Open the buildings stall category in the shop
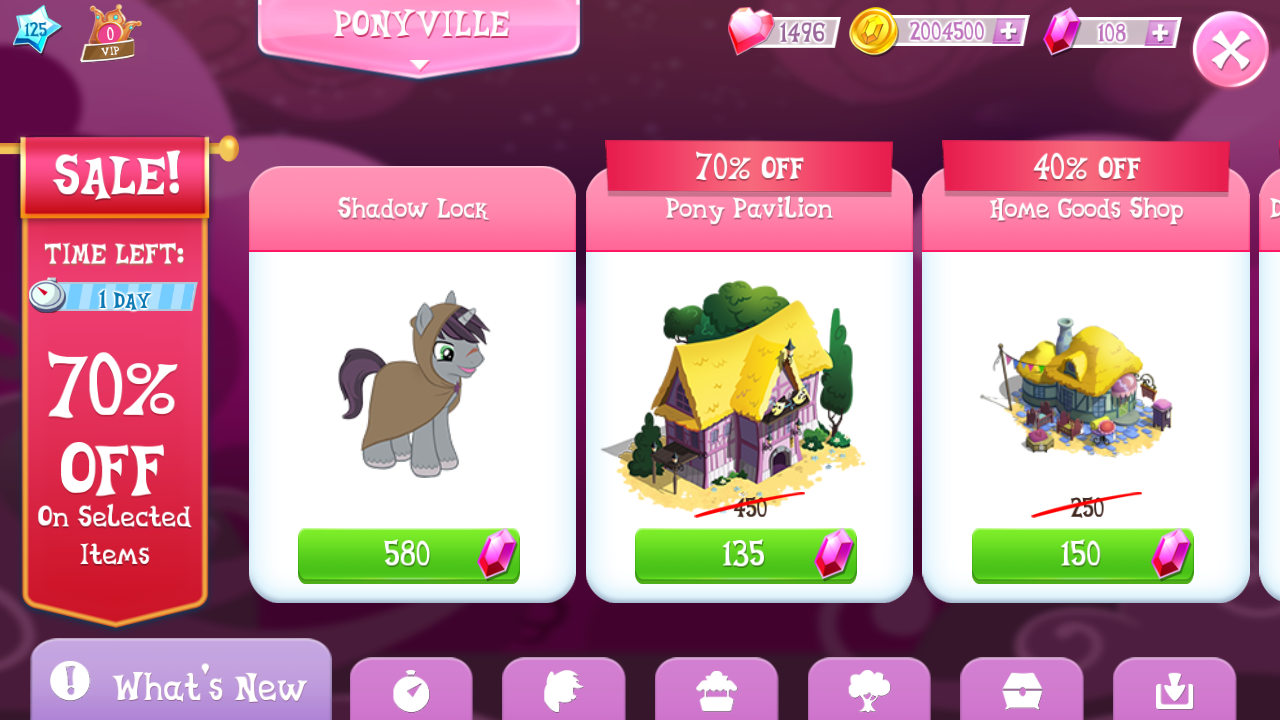1280x720 pixels. [x=717, y=692]
